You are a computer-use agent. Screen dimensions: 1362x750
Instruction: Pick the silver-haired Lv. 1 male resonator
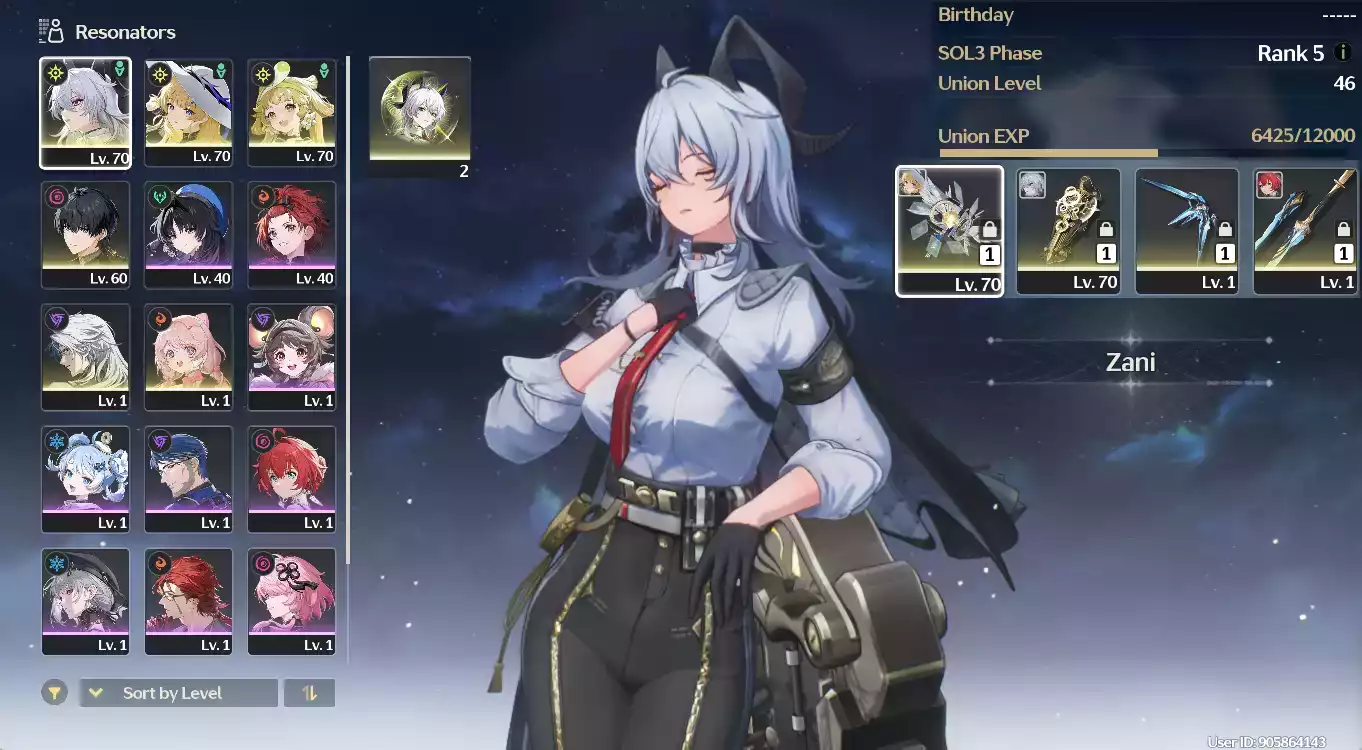(85, 357)
